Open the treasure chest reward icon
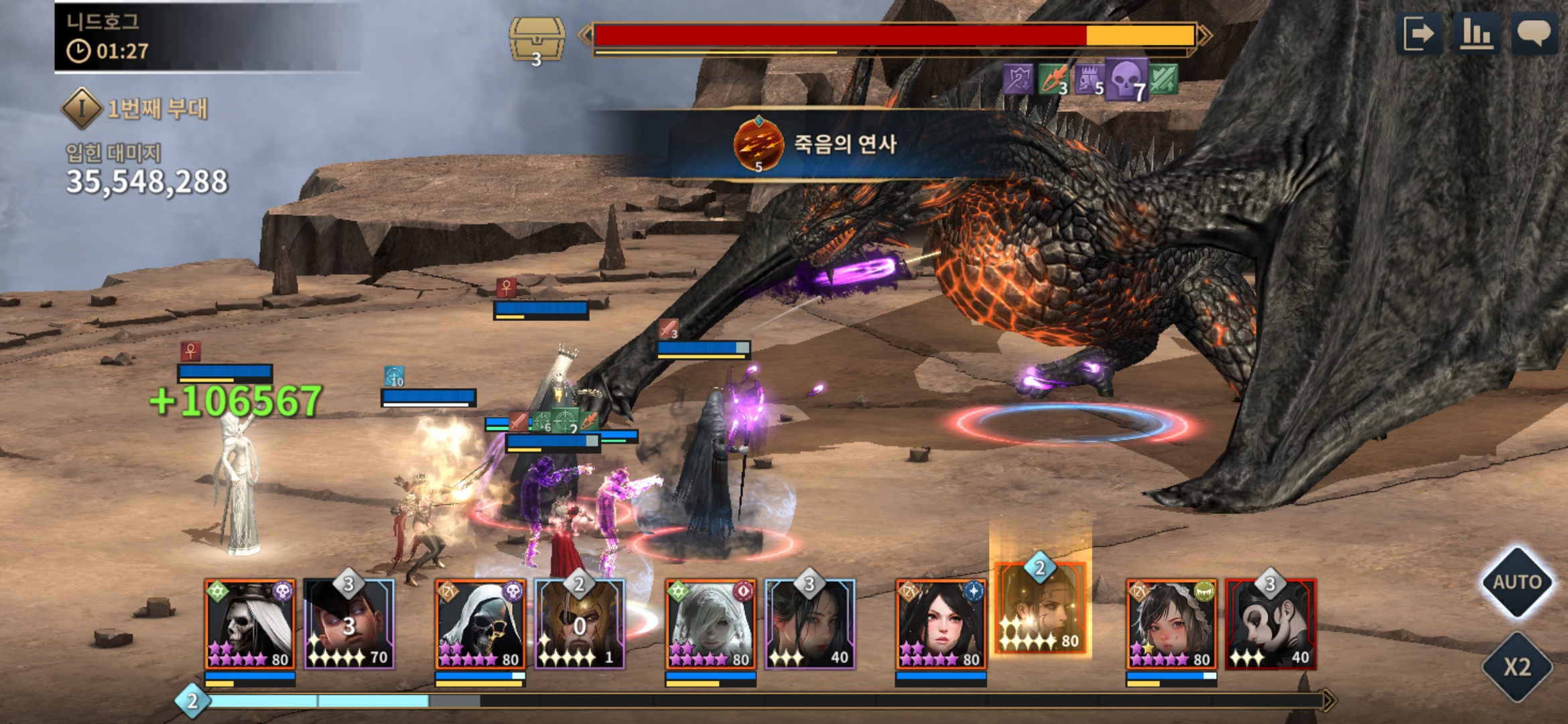The height and width of the screenshot is (724, 1568). (x=536, y=39)
